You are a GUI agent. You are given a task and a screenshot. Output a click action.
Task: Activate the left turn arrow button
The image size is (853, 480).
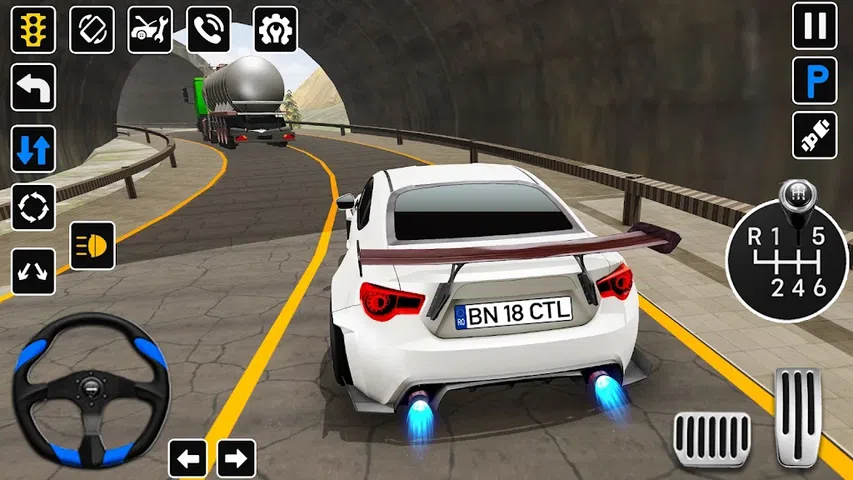pyautogui.click(x=33, y=88)
